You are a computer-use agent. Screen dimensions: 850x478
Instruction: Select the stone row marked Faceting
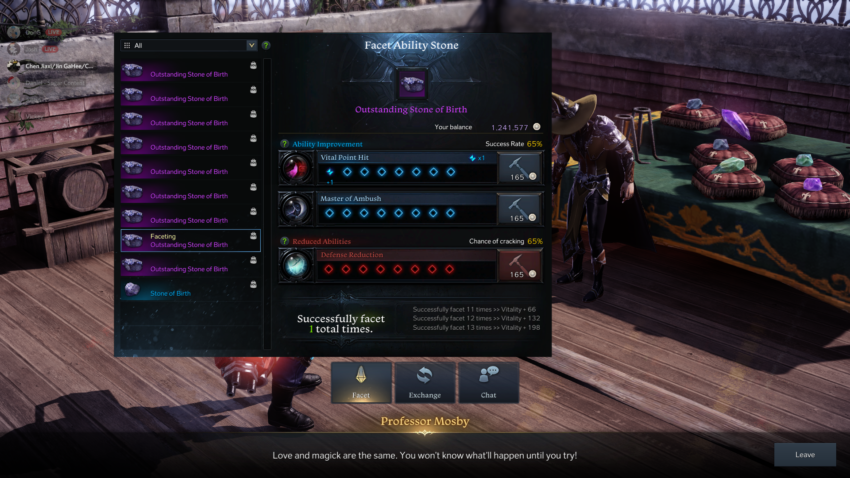pos(190,240)
